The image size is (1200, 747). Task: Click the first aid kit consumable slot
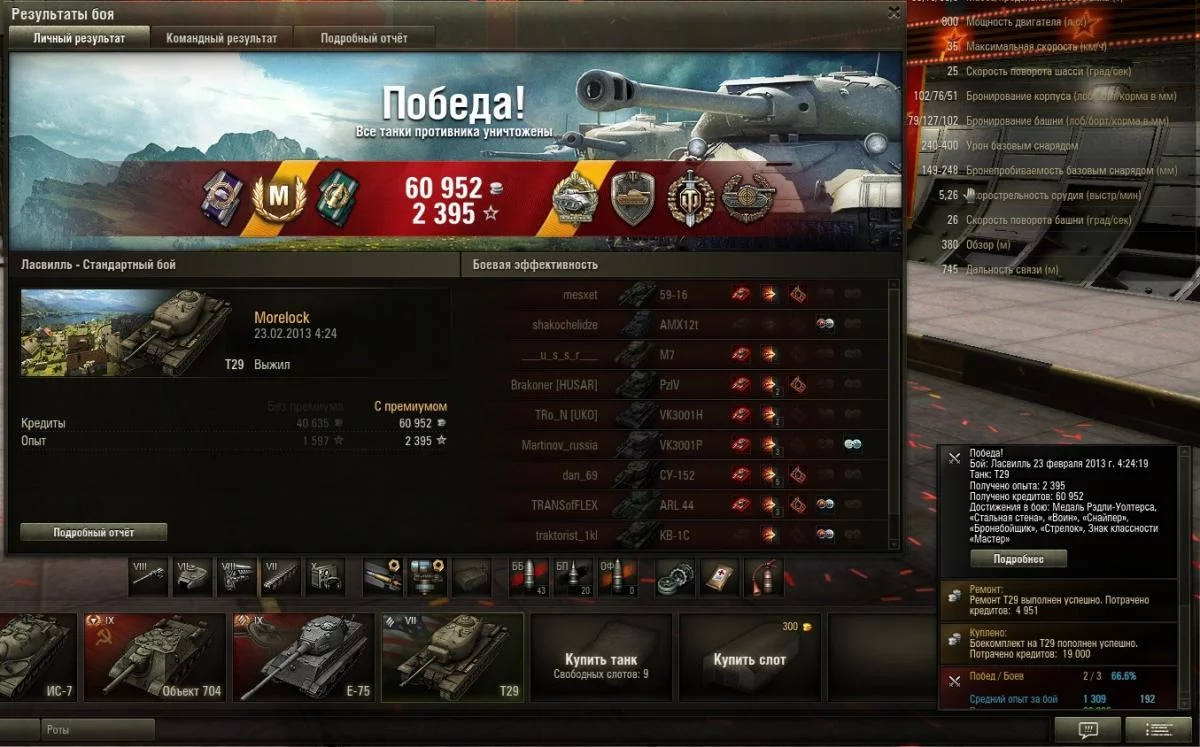(720, 577)
